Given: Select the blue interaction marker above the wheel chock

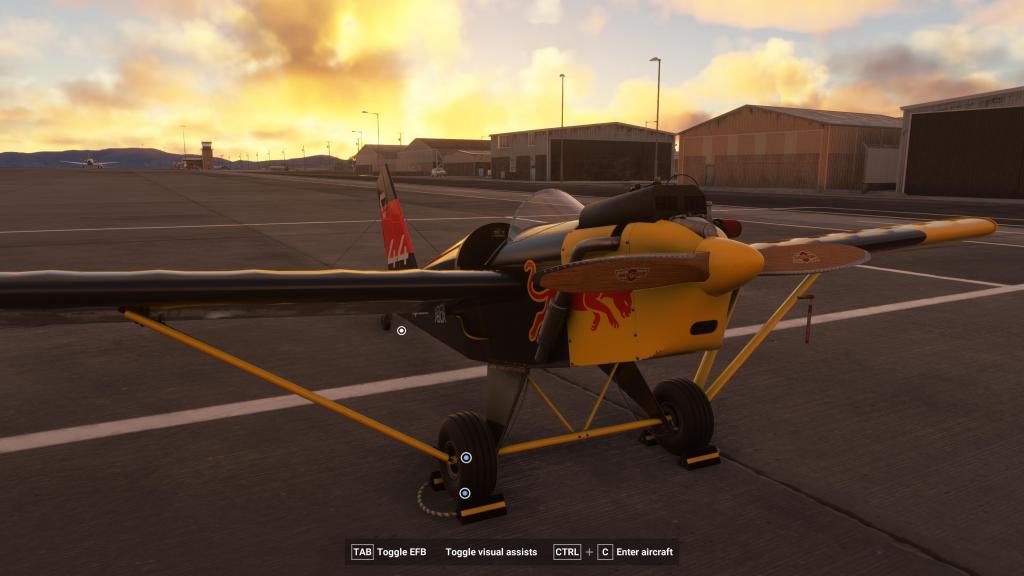Looking at the screenshot, I should tap(465, 493).
